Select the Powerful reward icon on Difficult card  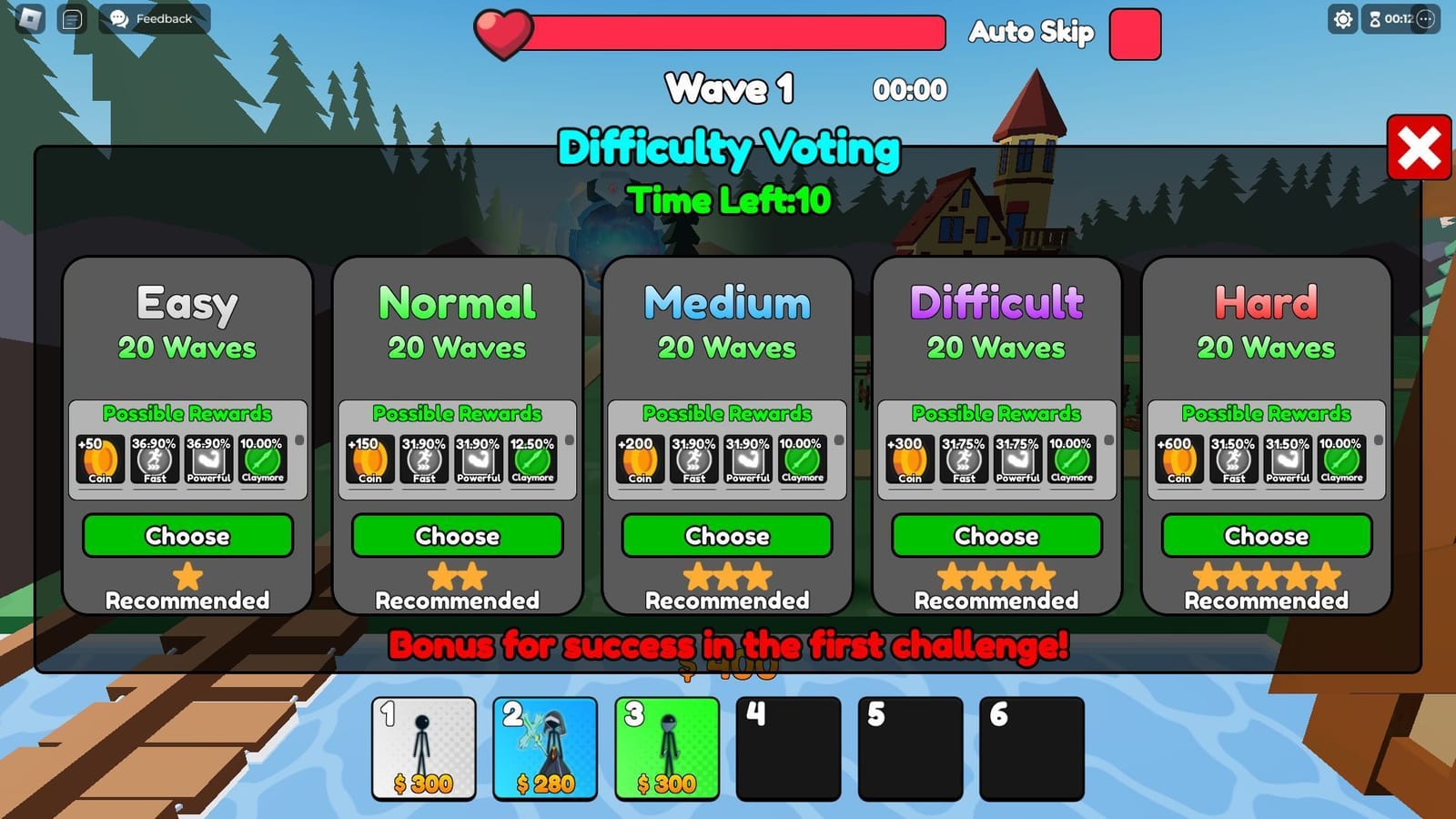tap(1016, 460)
